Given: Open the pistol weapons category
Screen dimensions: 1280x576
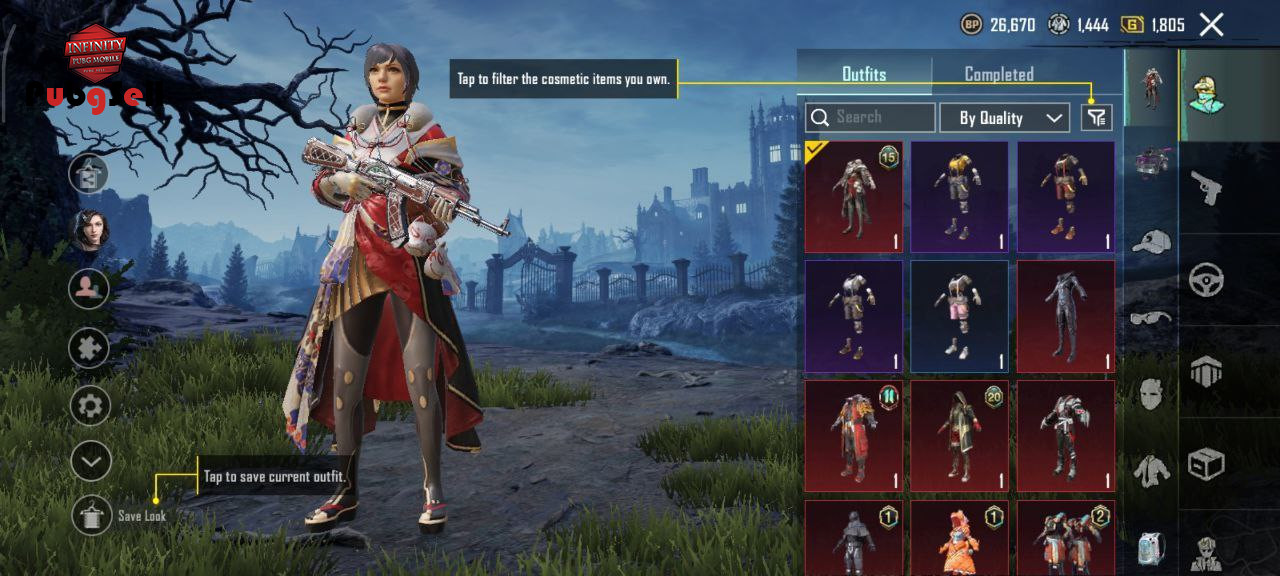Looking at the screenshot, I should (1207, 187).
